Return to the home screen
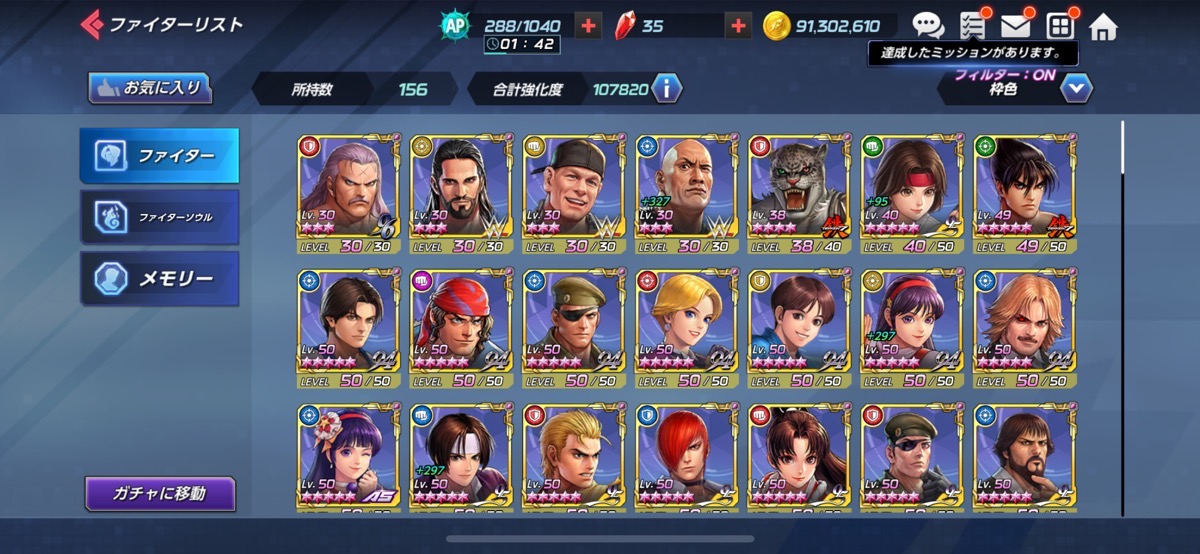The height and width of the screenshot is (554, 1200). [1103, 26]
